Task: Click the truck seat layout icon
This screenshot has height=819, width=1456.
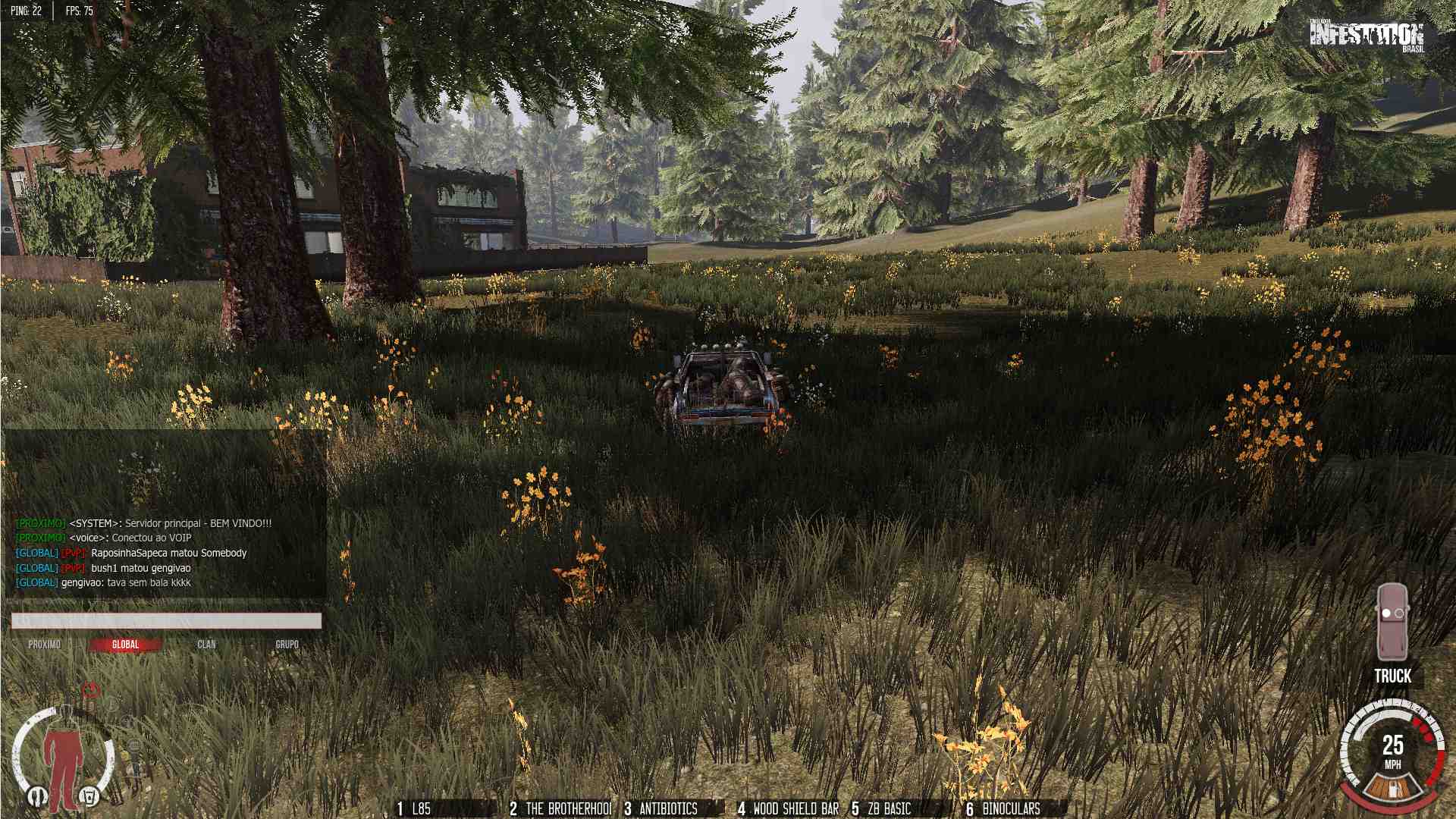Action: point(1392,622)
